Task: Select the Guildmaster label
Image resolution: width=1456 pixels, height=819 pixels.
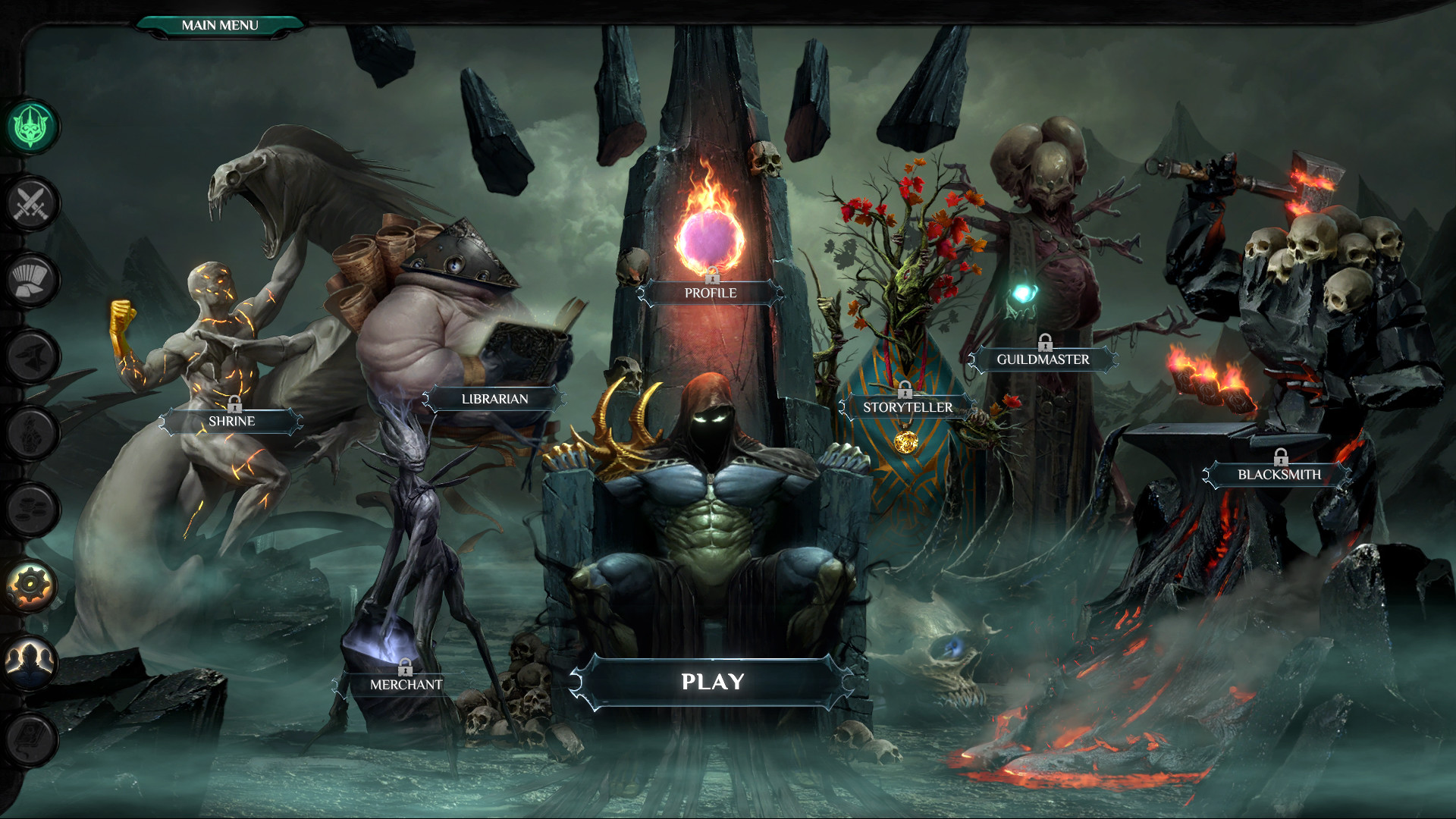Action: pos(1043,359)
